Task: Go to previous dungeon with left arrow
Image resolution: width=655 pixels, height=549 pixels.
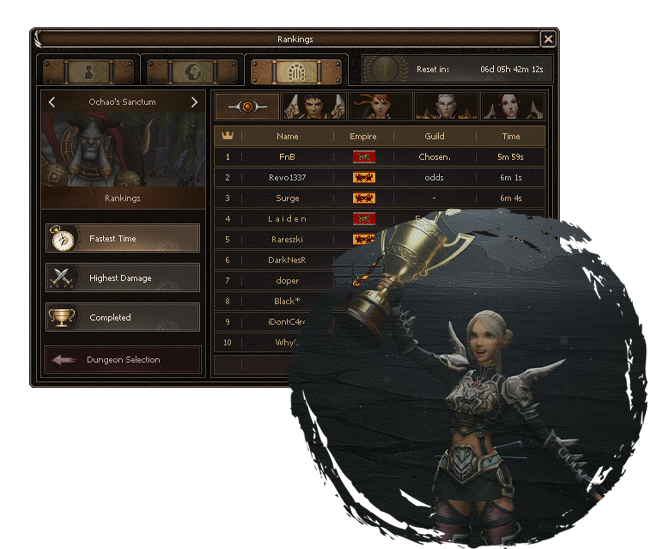Action: (x=52, y=102)
